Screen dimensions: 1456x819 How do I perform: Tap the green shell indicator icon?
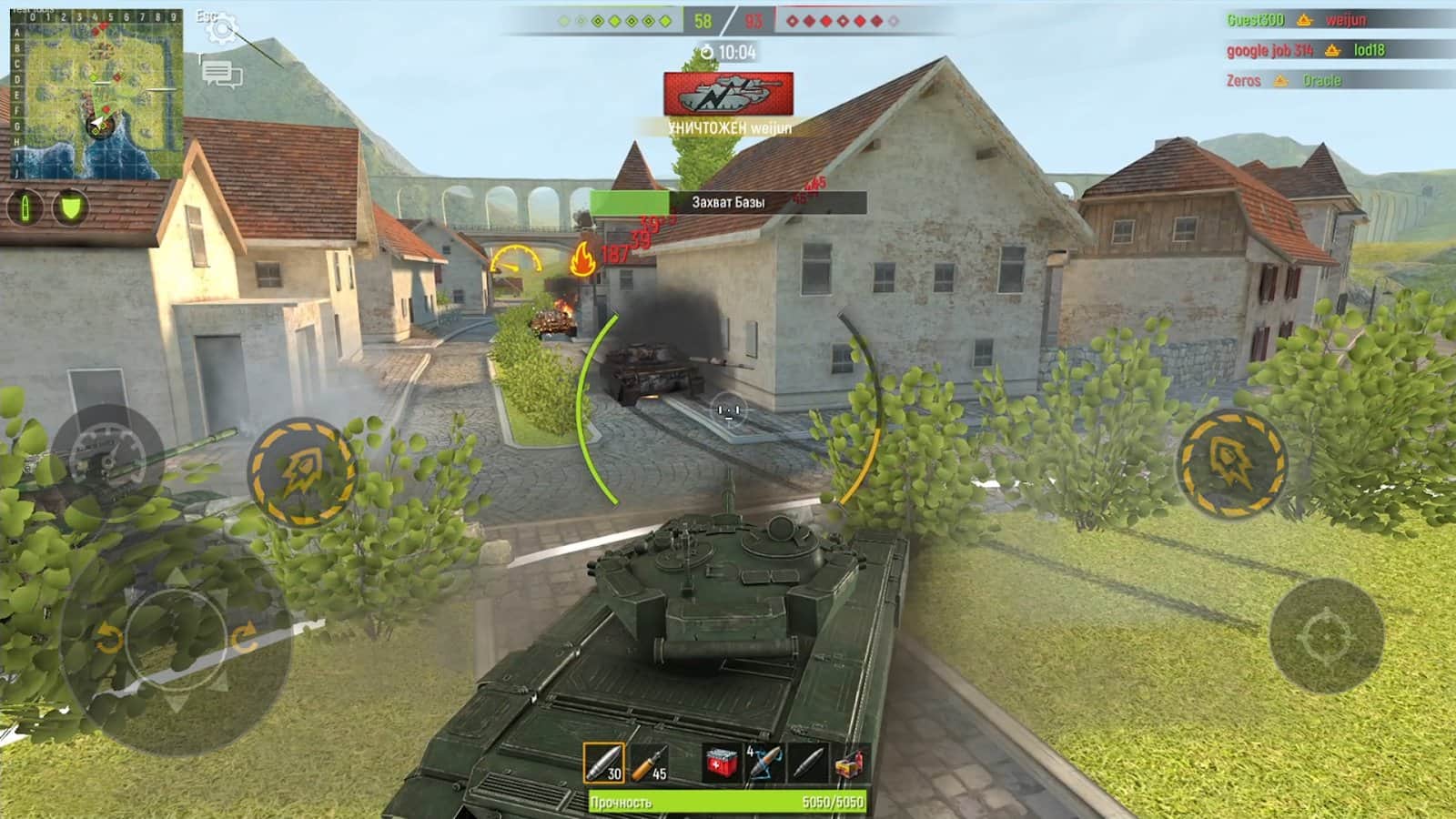[25, 208]
